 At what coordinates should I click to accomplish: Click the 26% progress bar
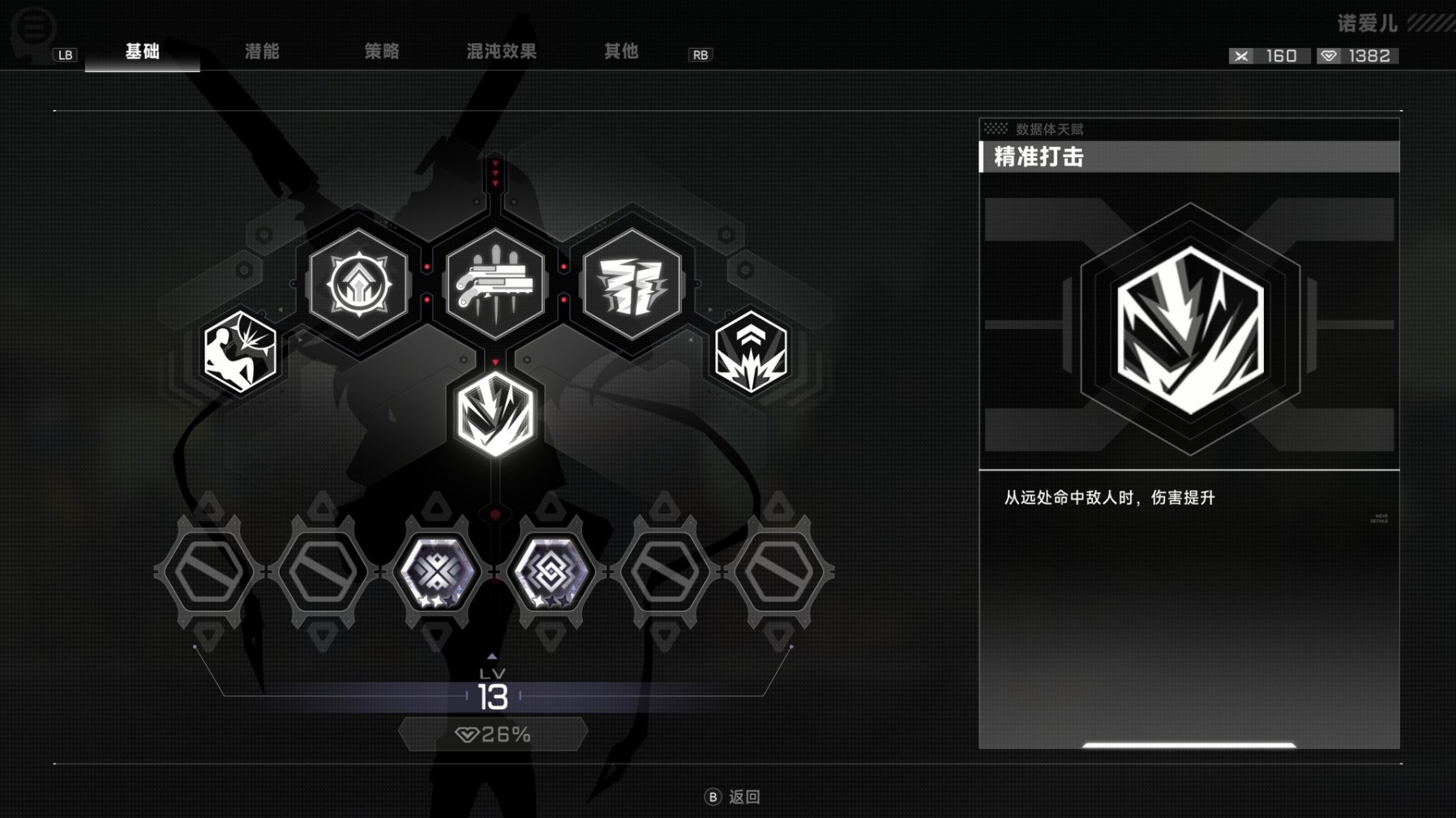click(495, 734)
